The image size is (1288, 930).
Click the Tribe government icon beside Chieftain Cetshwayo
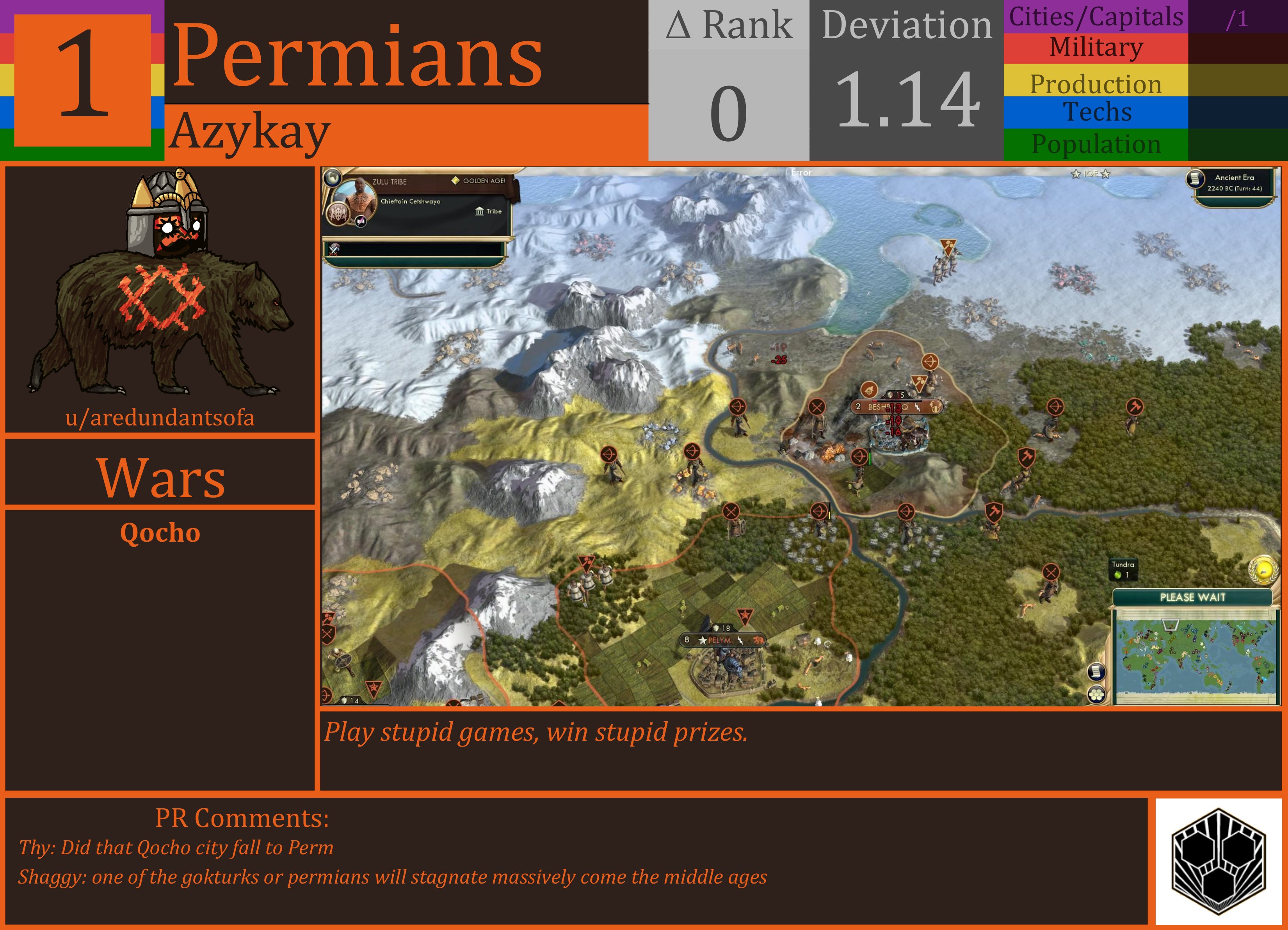point(480,212)
